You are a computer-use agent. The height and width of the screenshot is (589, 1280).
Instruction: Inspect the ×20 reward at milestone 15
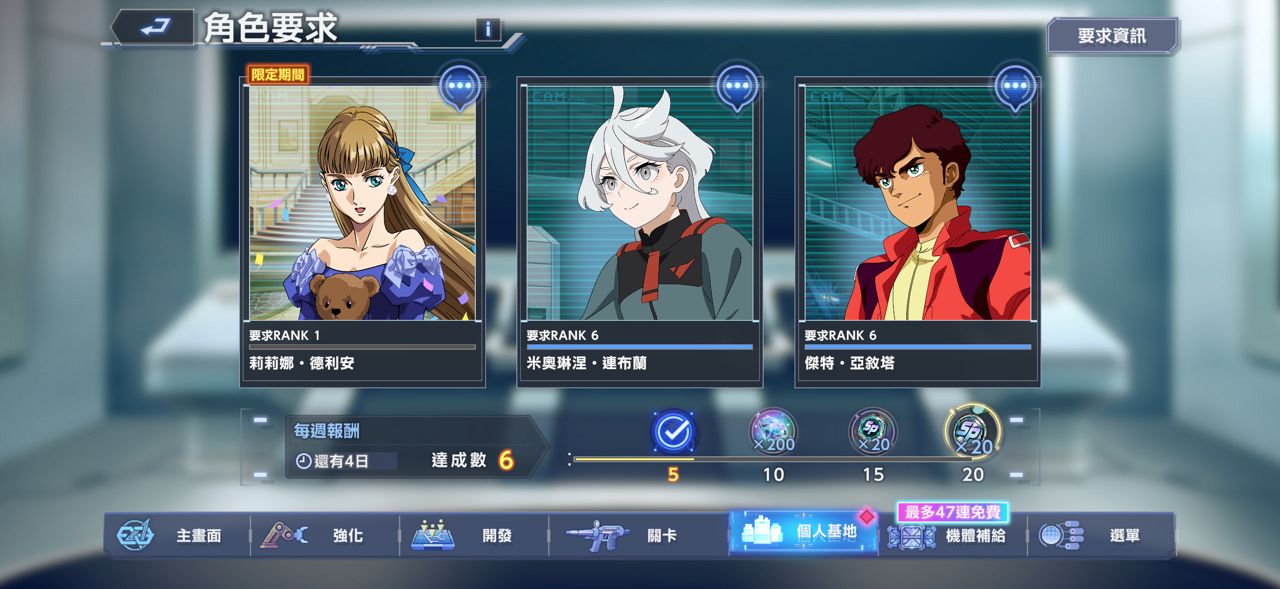(x=873, y=432)
